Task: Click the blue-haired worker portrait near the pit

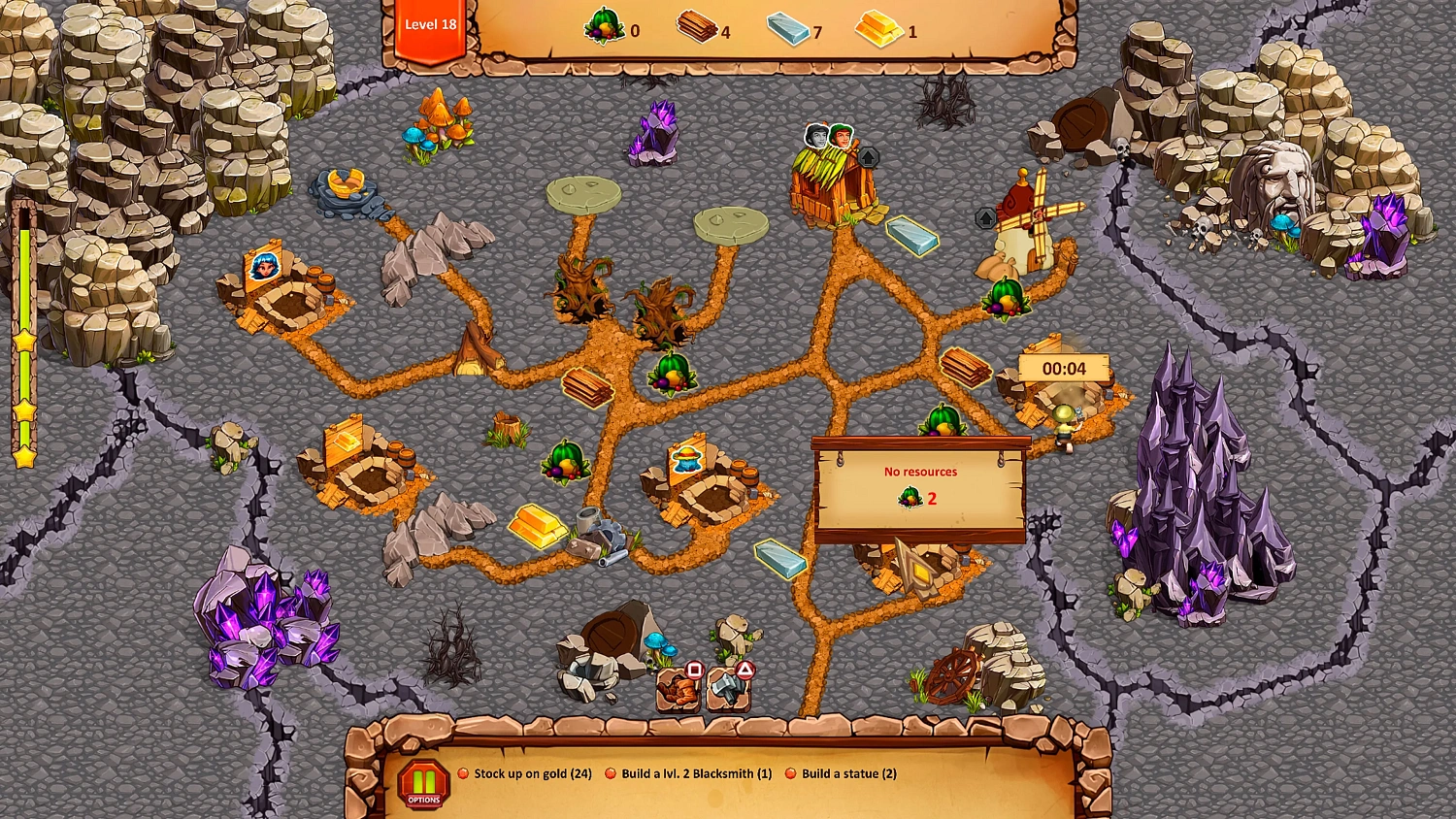Action: [x=264, y=265]
